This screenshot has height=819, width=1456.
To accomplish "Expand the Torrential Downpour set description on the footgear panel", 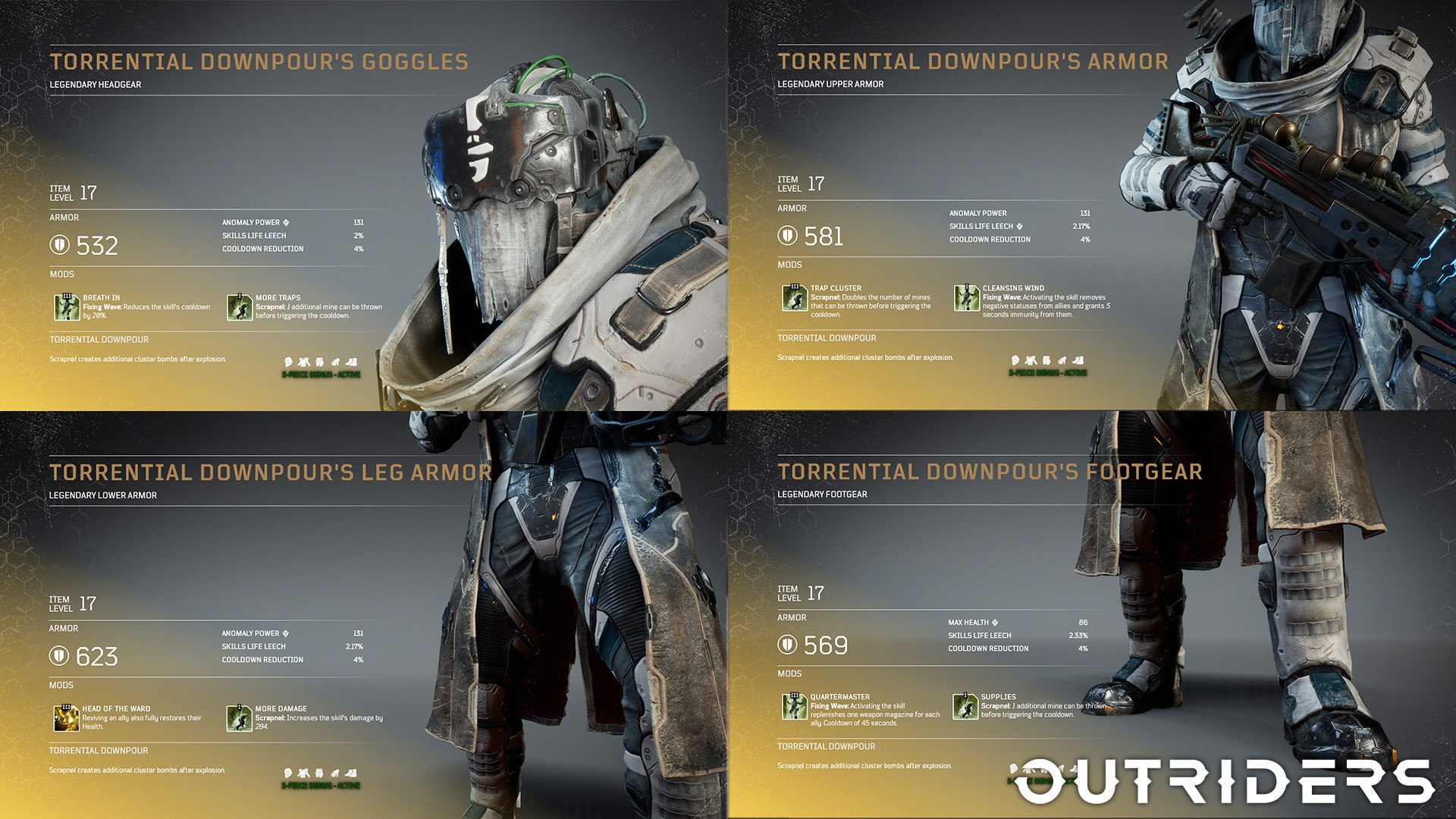I will pyautogui.click(x=827, y=746).
